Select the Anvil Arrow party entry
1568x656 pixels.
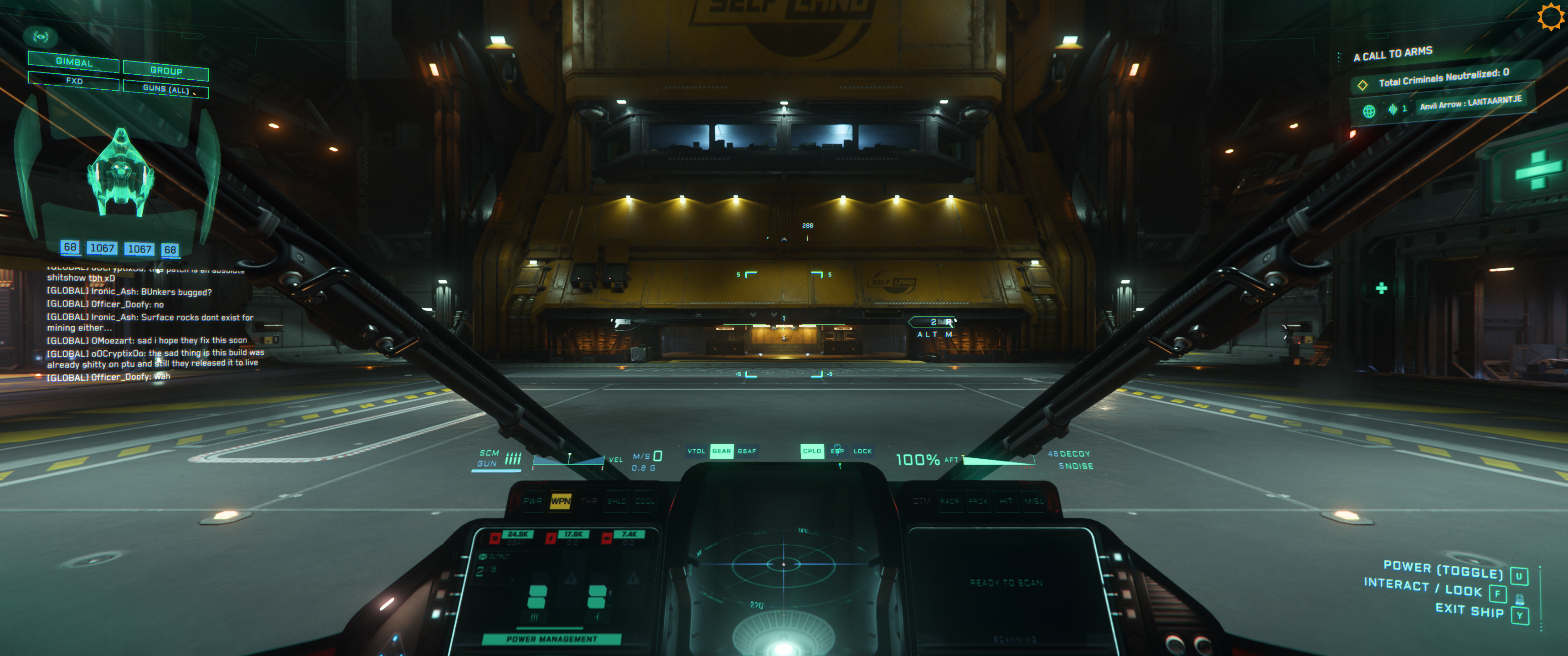point(1470,103)
